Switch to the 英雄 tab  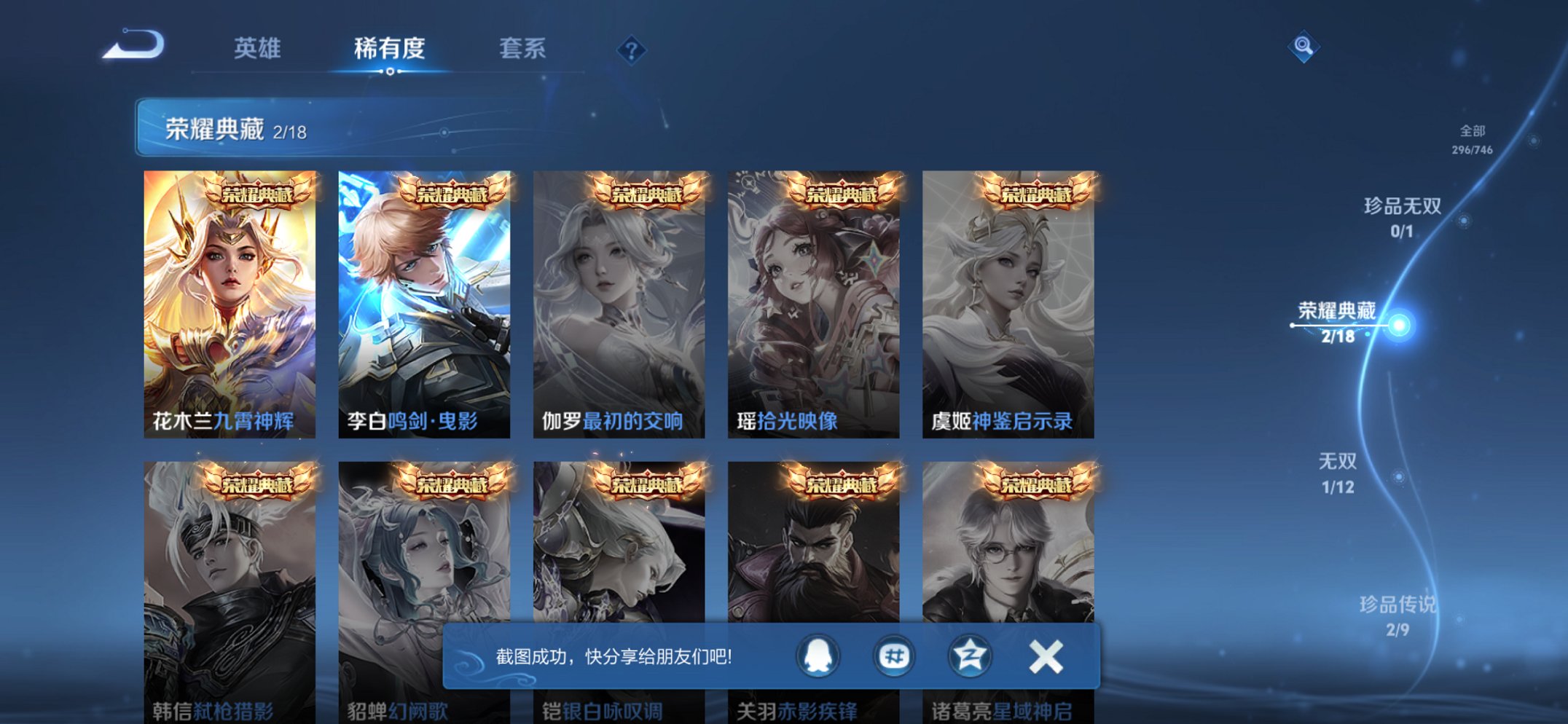(256, 48)
